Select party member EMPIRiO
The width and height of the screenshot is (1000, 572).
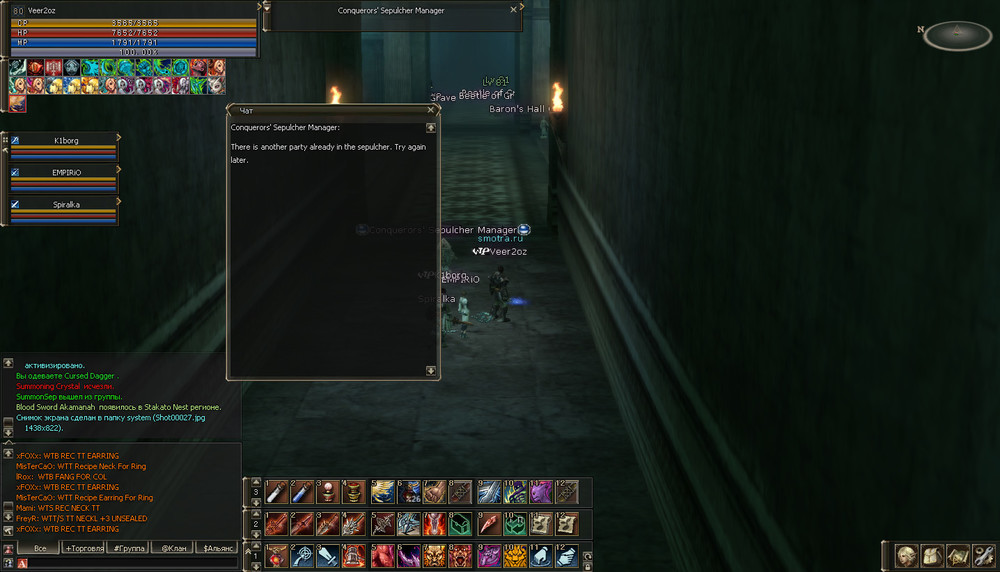(64, 172)
